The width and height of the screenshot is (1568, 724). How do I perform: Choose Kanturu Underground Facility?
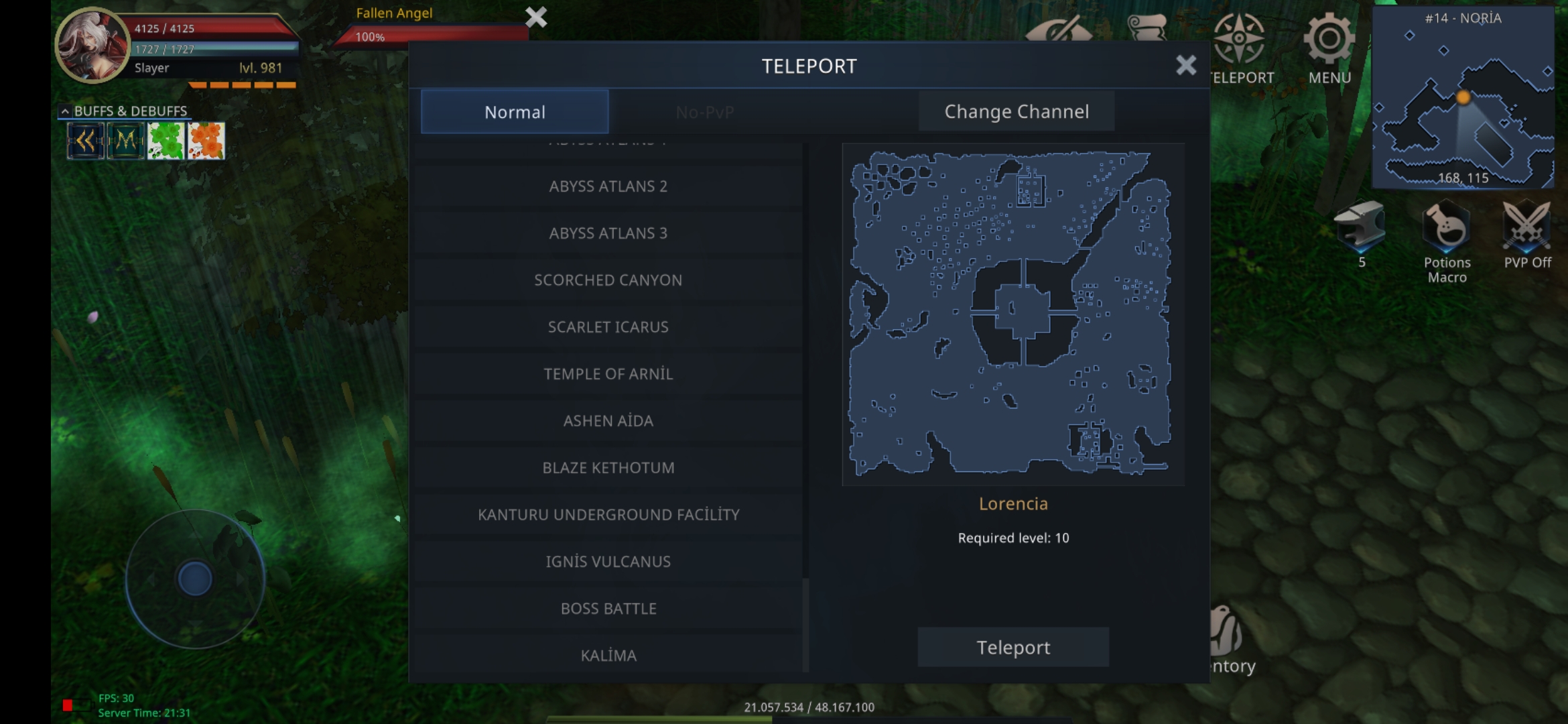(608, 515)
